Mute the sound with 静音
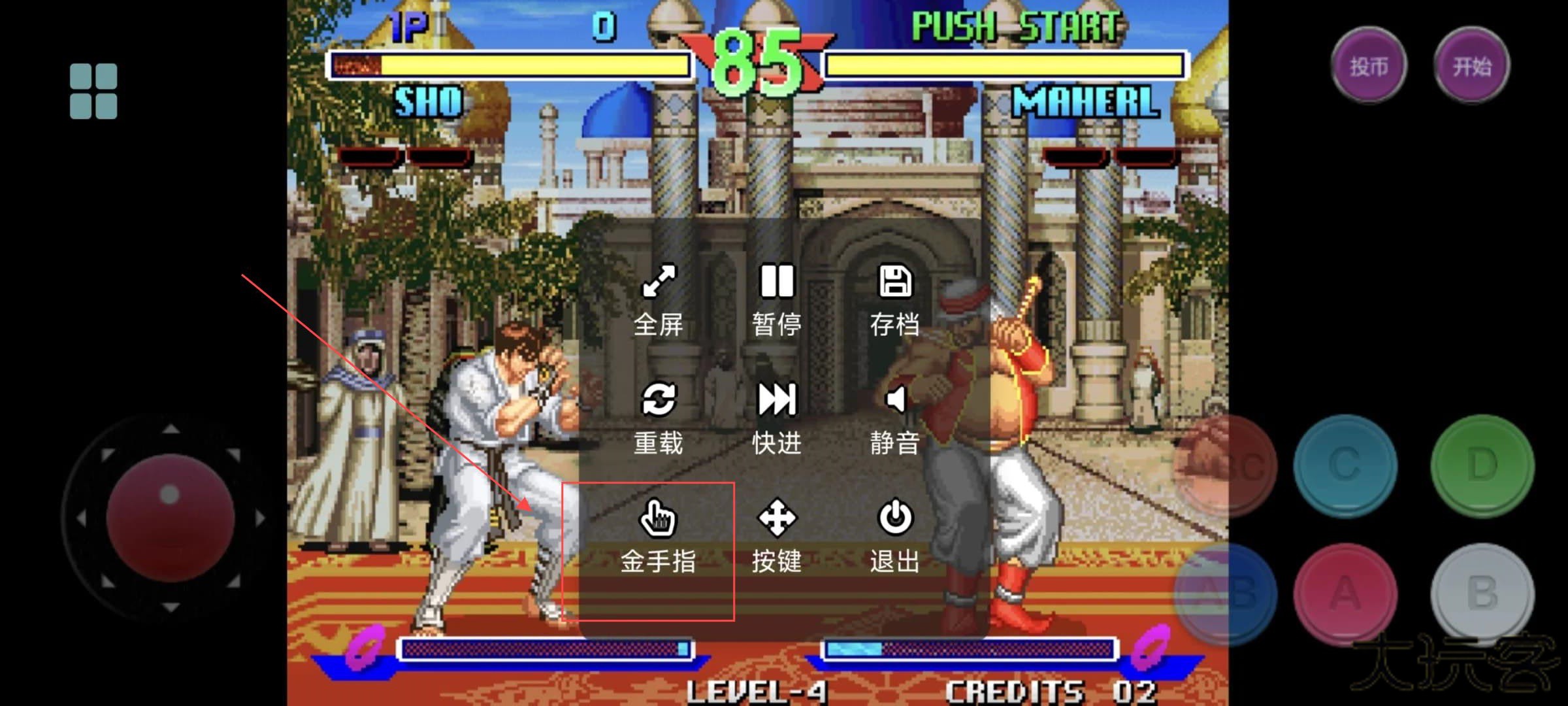 (895, 418)
